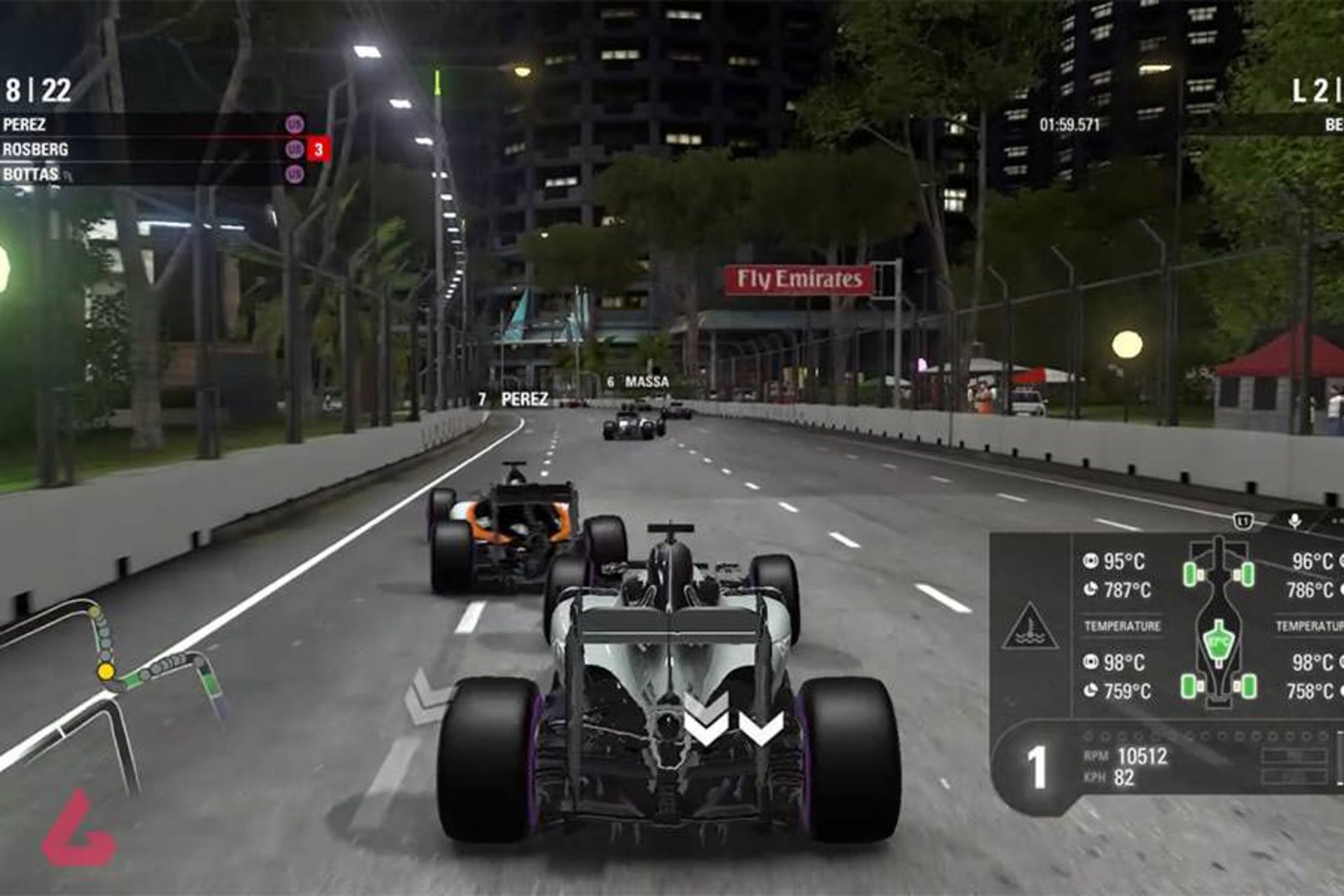1344x896 pixels.
Task: Click the 6 MASSA name tag ahead
Action: (x=638, y=382)
